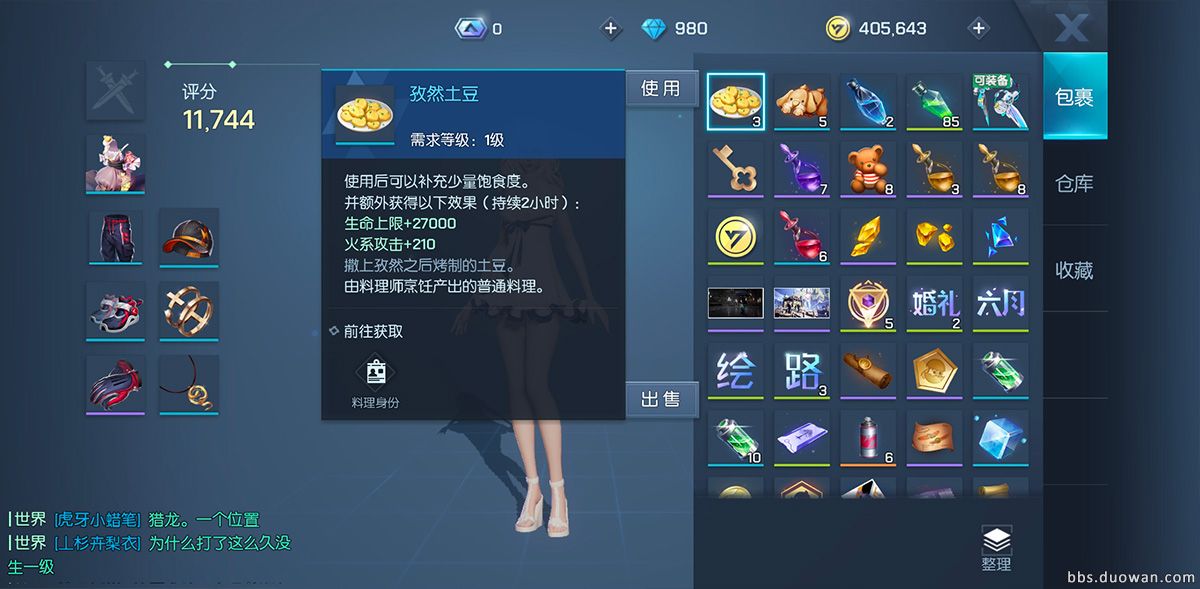Select the 婚礼 wedding item slot
Viewport: 1200px width, 589px height.
pyautogui.click(x=934, y=303)
